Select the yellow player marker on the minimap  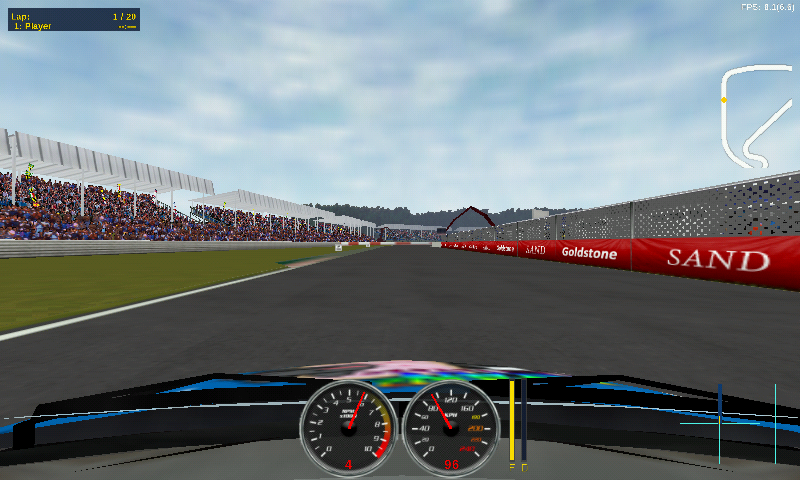click(724, 100)
